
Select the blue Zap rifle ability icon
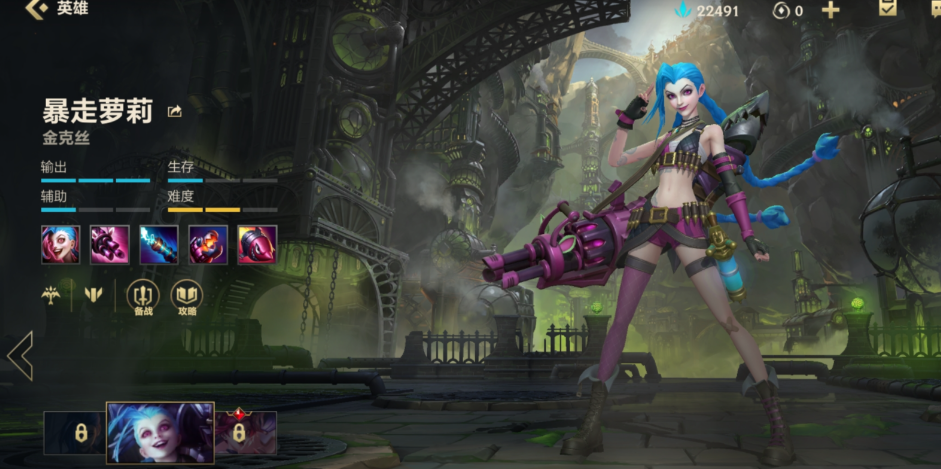point(159,244)
